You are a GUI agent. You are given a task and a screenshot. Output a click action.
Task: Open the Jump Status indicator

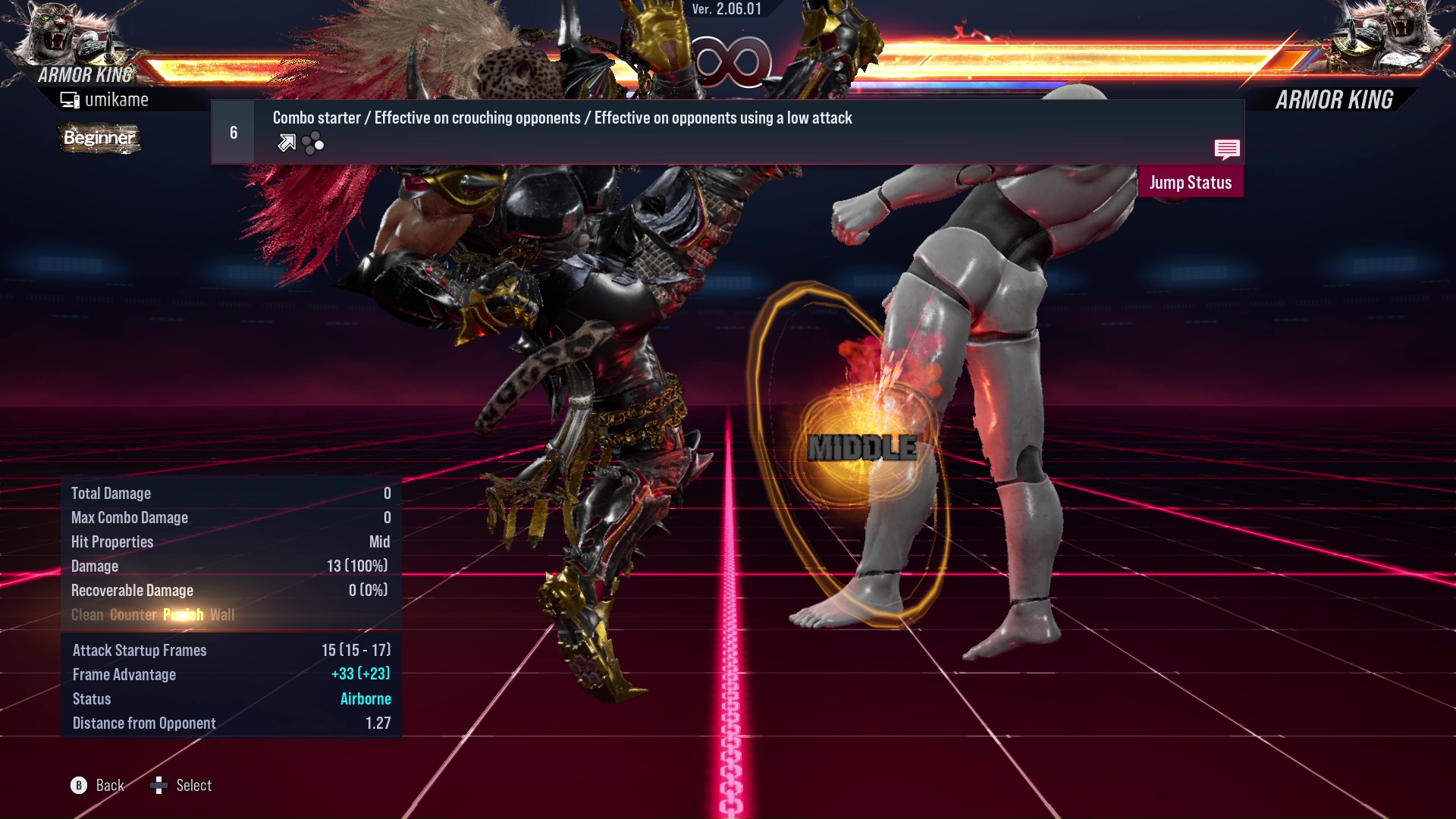pos(1191,182)
